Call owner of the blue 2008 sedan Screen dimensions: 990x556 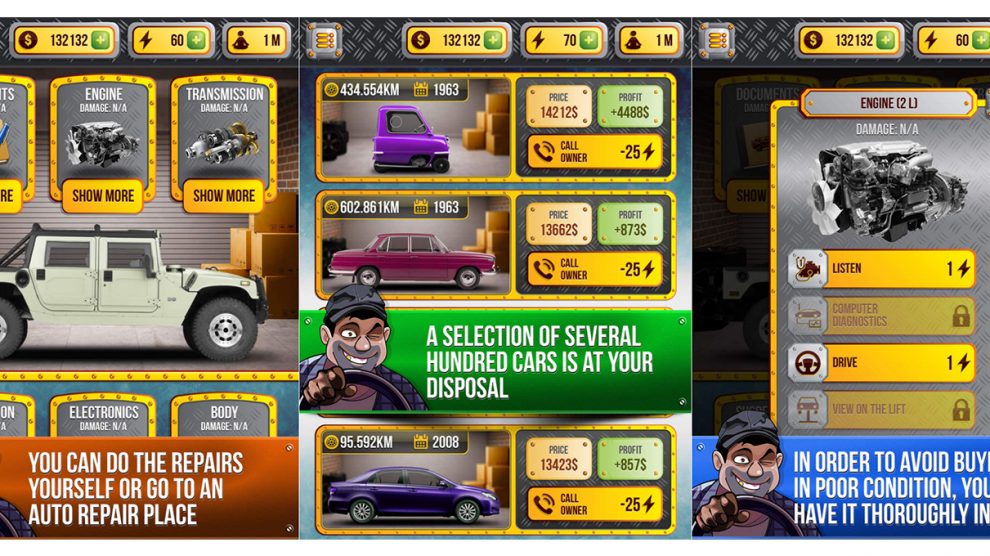click(594, 504)
